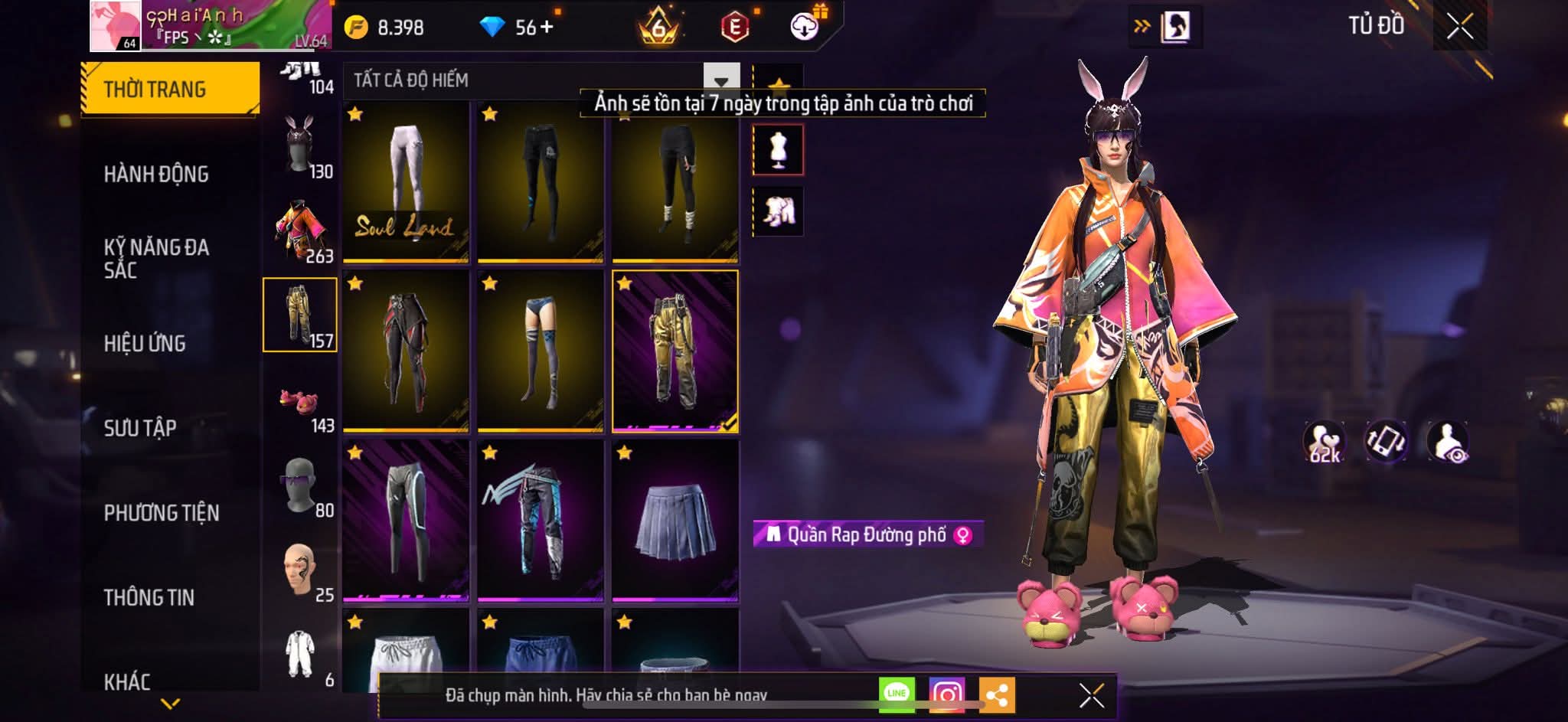Share the screenshot to Instagram
The width and height of the screenshot is (1568, 722).
[x=946, y=694]
